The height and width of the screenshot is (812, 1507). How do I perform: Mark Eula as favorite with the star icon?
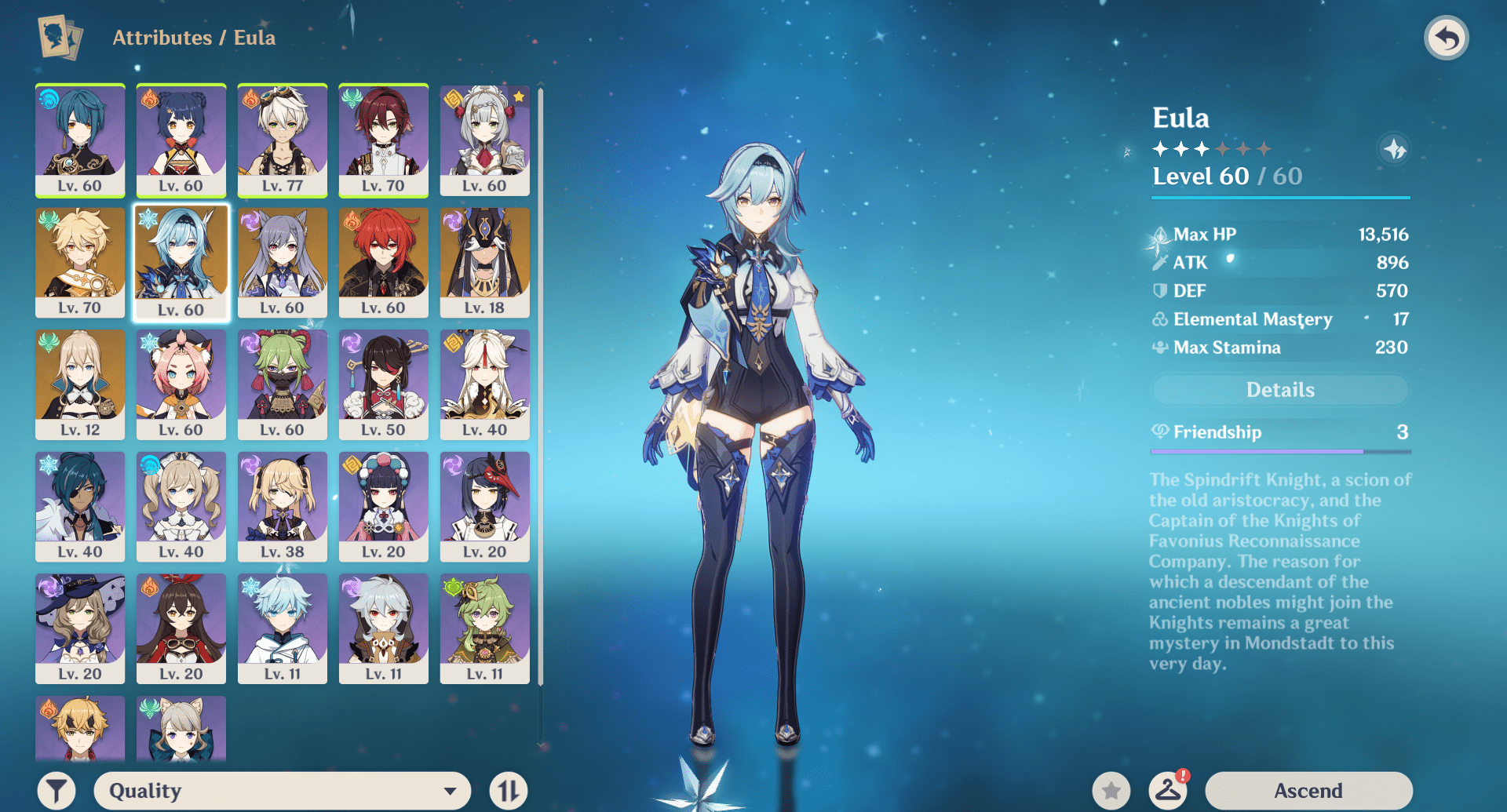[x=1110, y=789]
